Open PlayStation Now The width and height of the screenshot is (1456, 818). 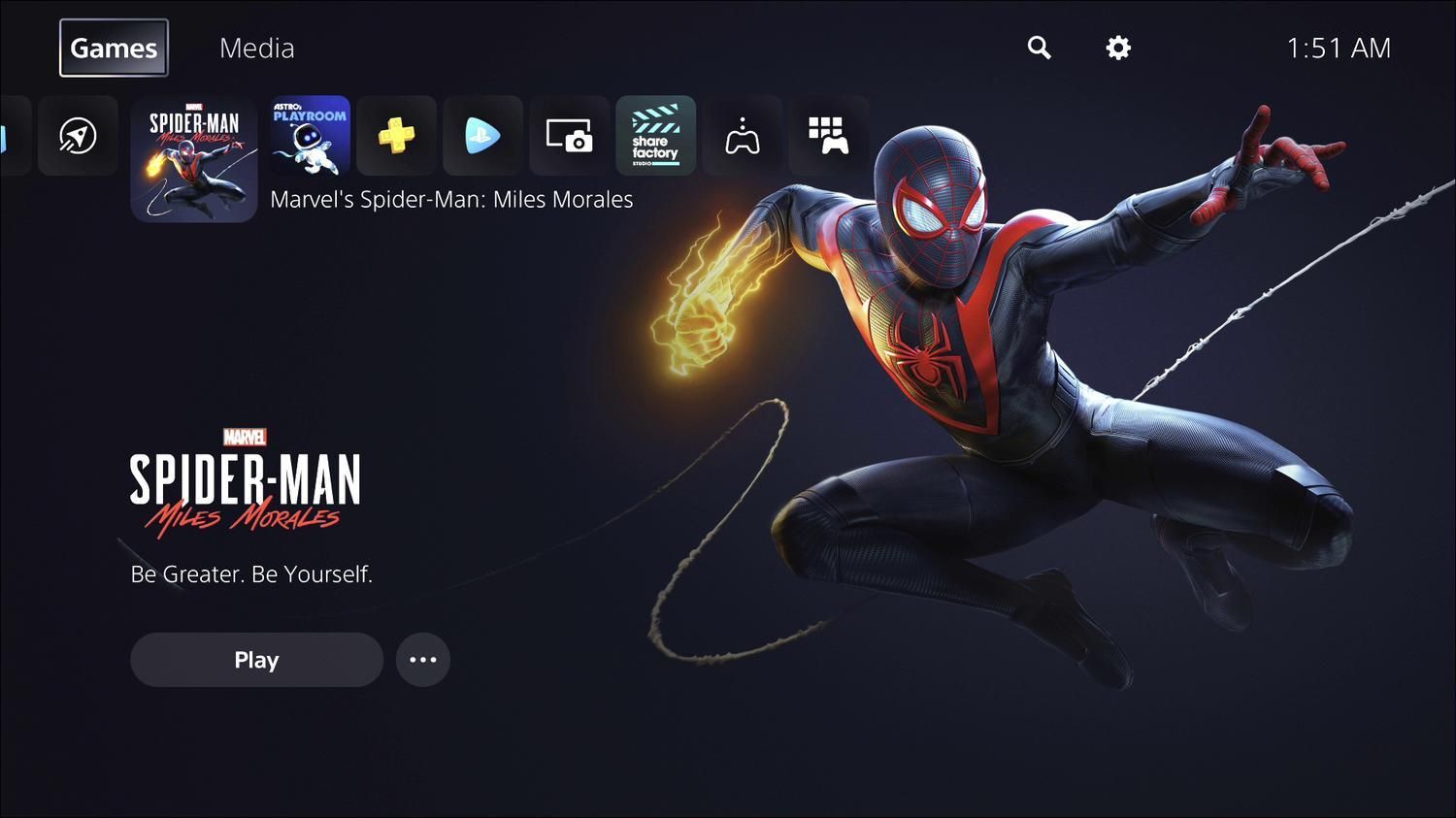tap(482, 136)
